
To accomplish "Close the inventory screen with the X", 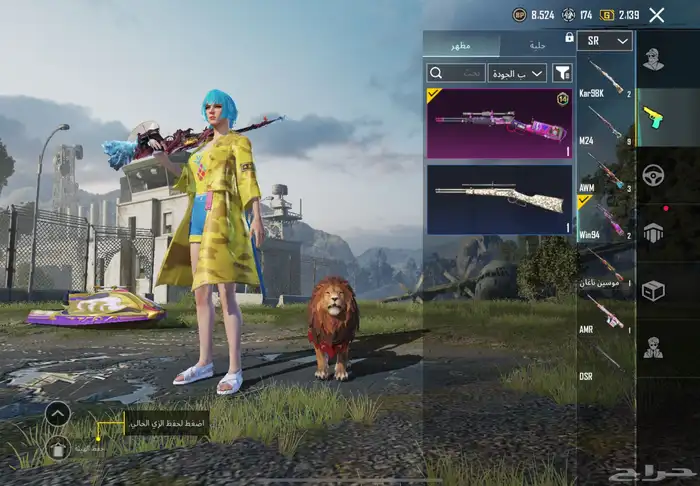I will pyautogui.click(x=656, y=15).
